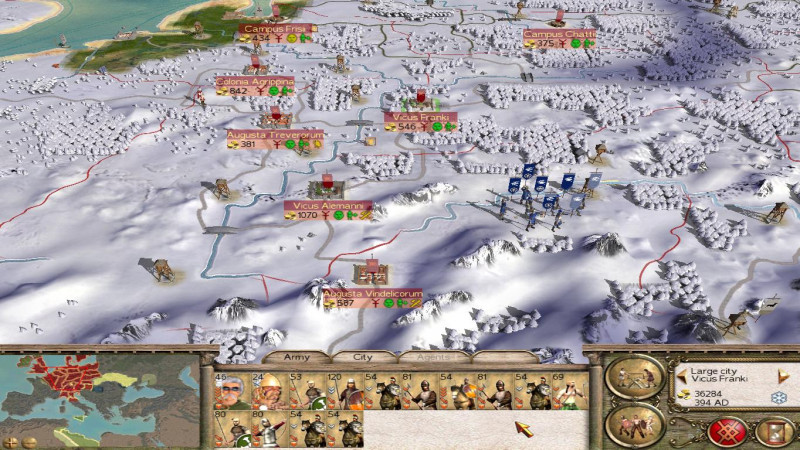Switch to the Army tab
This screenshot has height=450, width=800.
(298, 356)
